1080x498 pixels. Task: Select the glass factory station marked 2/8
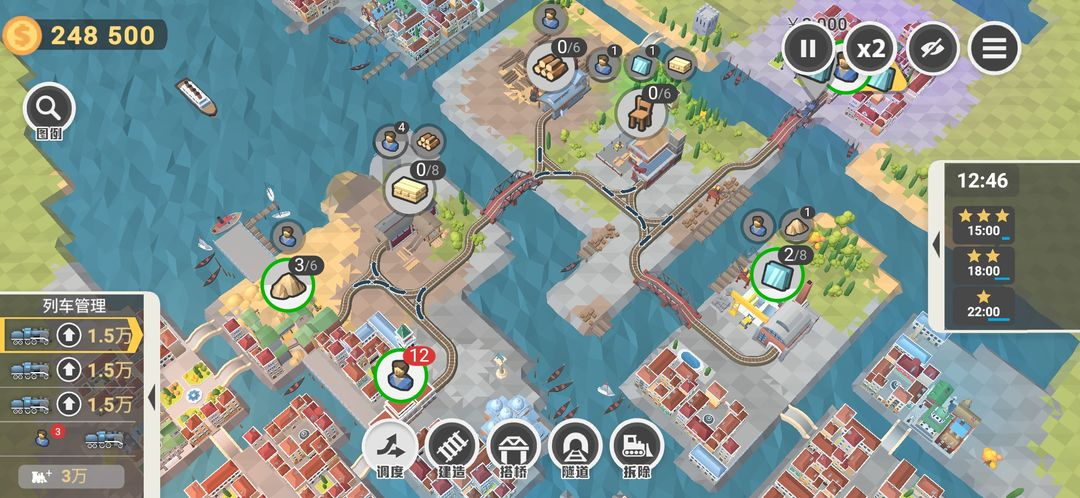[777, 273]
